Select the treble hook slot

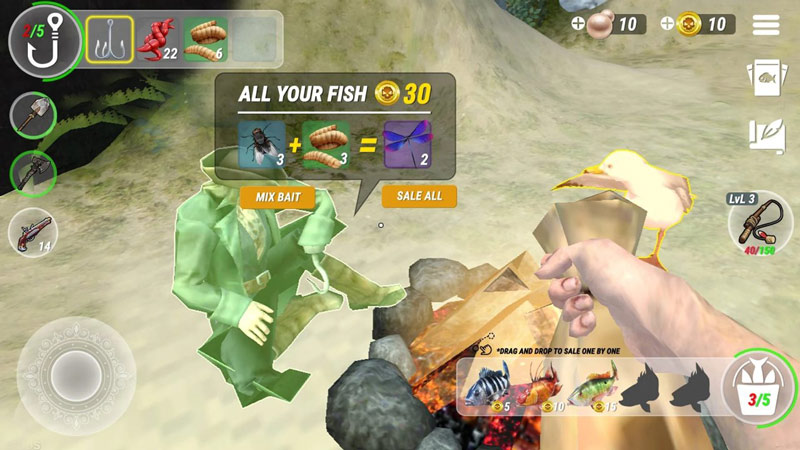(x=109, y=40)
